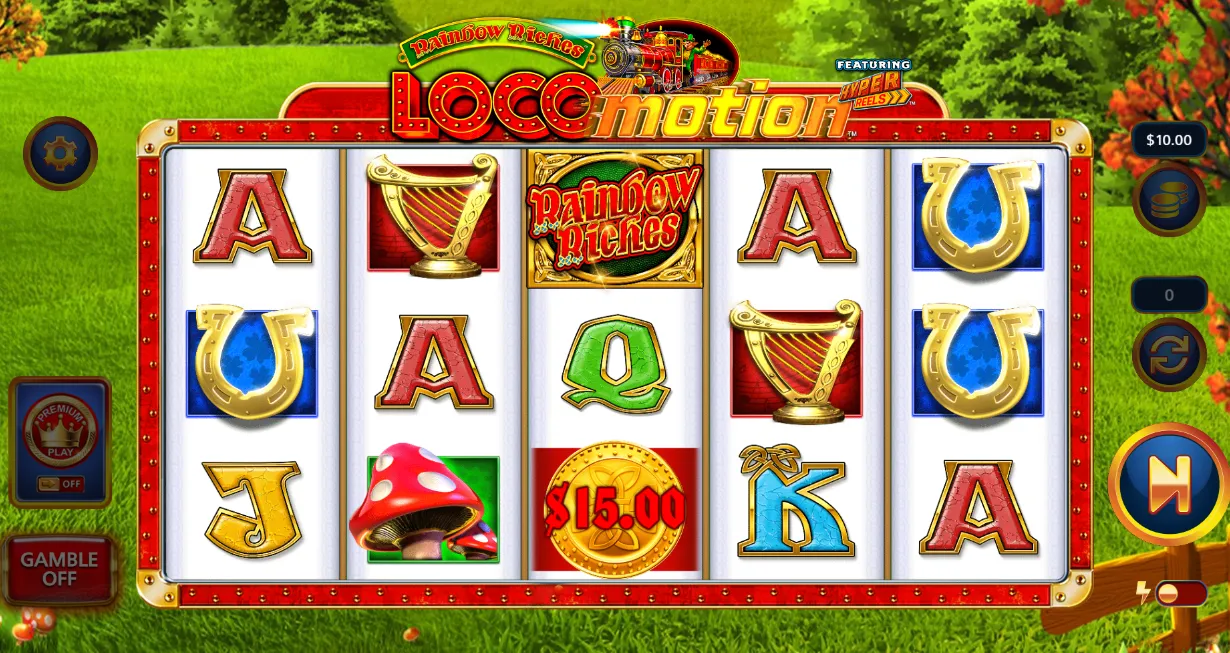This screenshot has height=653, width=1230.
Task: Open the coin stack bet selector
Action: click(x=1168, y=199)
